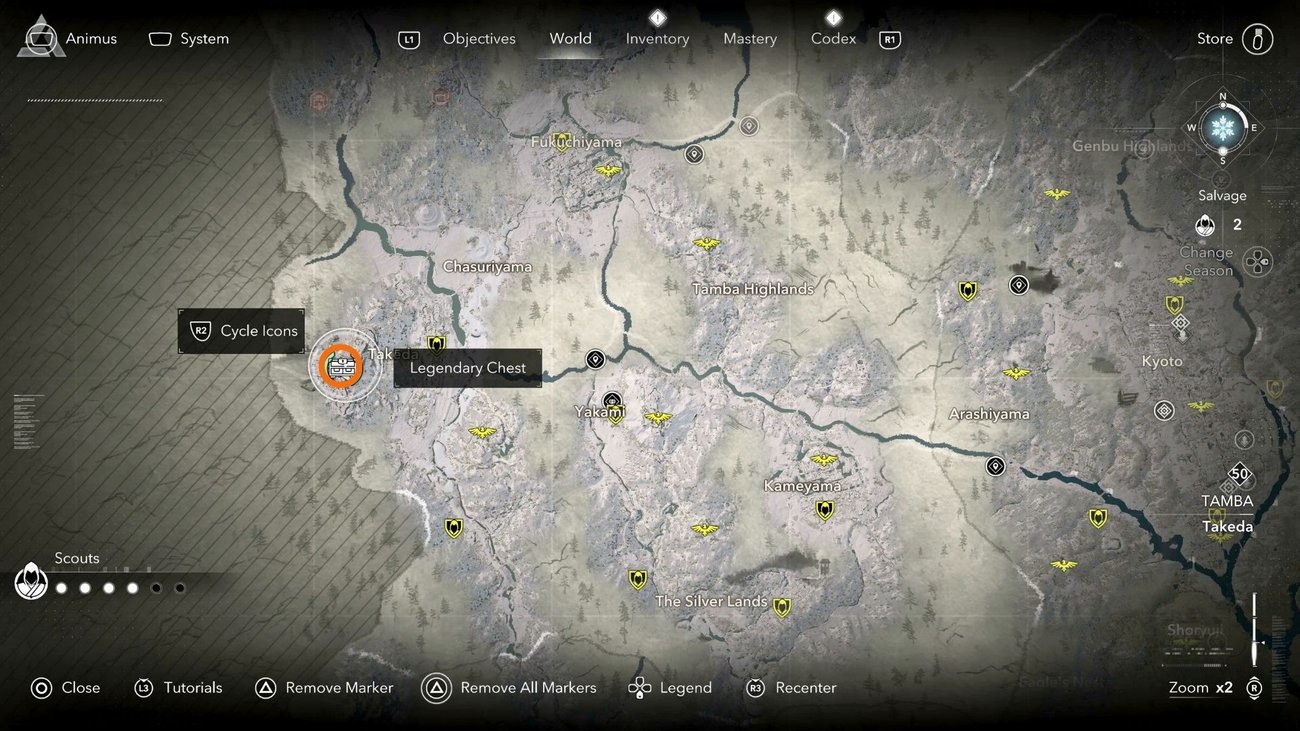Screen dimensions: 1300x731
Task: Click the Store controller icon top right
Action: pos(1258,39)
